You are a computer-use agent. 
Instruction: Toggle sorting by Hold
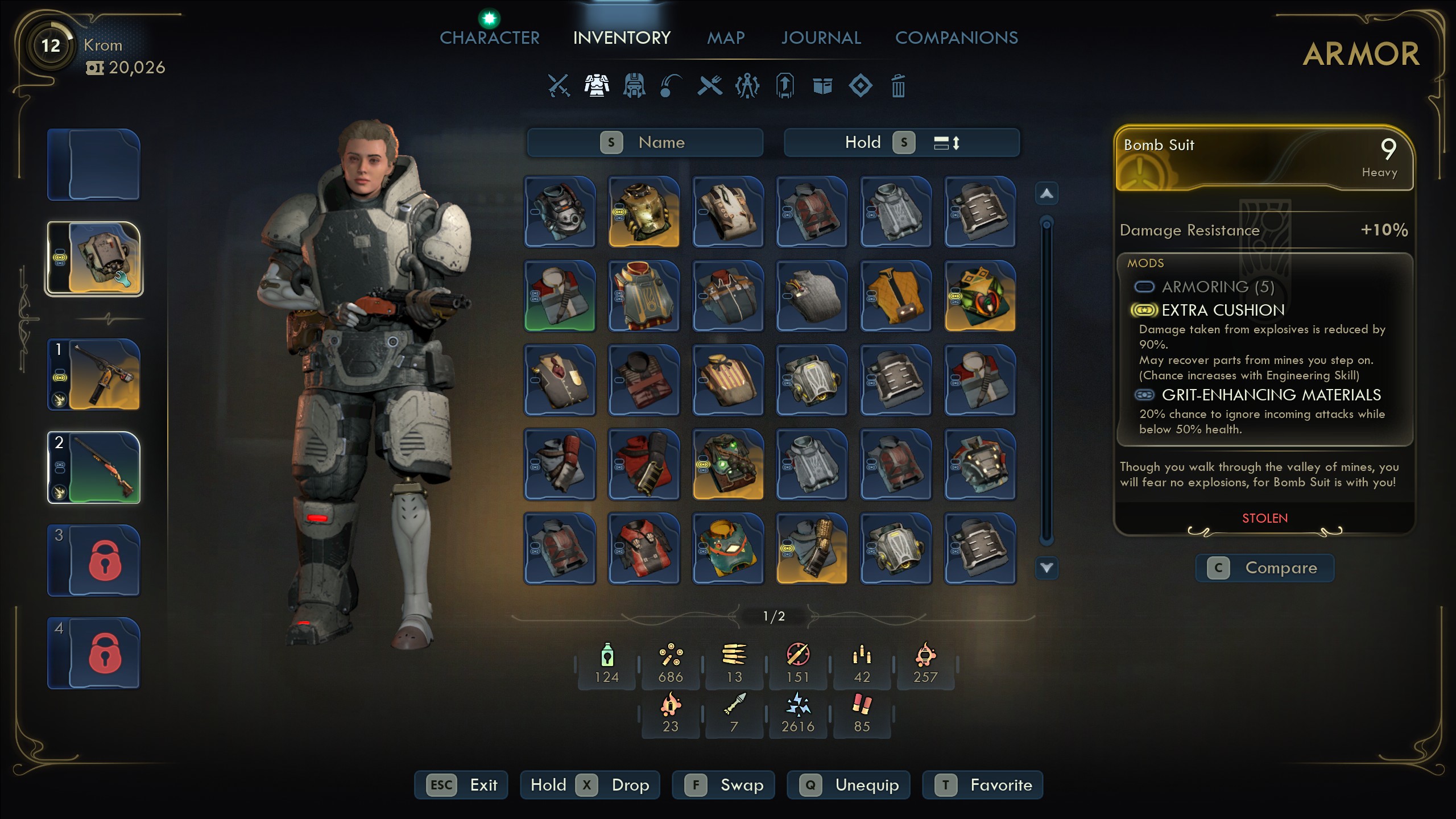pos(862,142)
